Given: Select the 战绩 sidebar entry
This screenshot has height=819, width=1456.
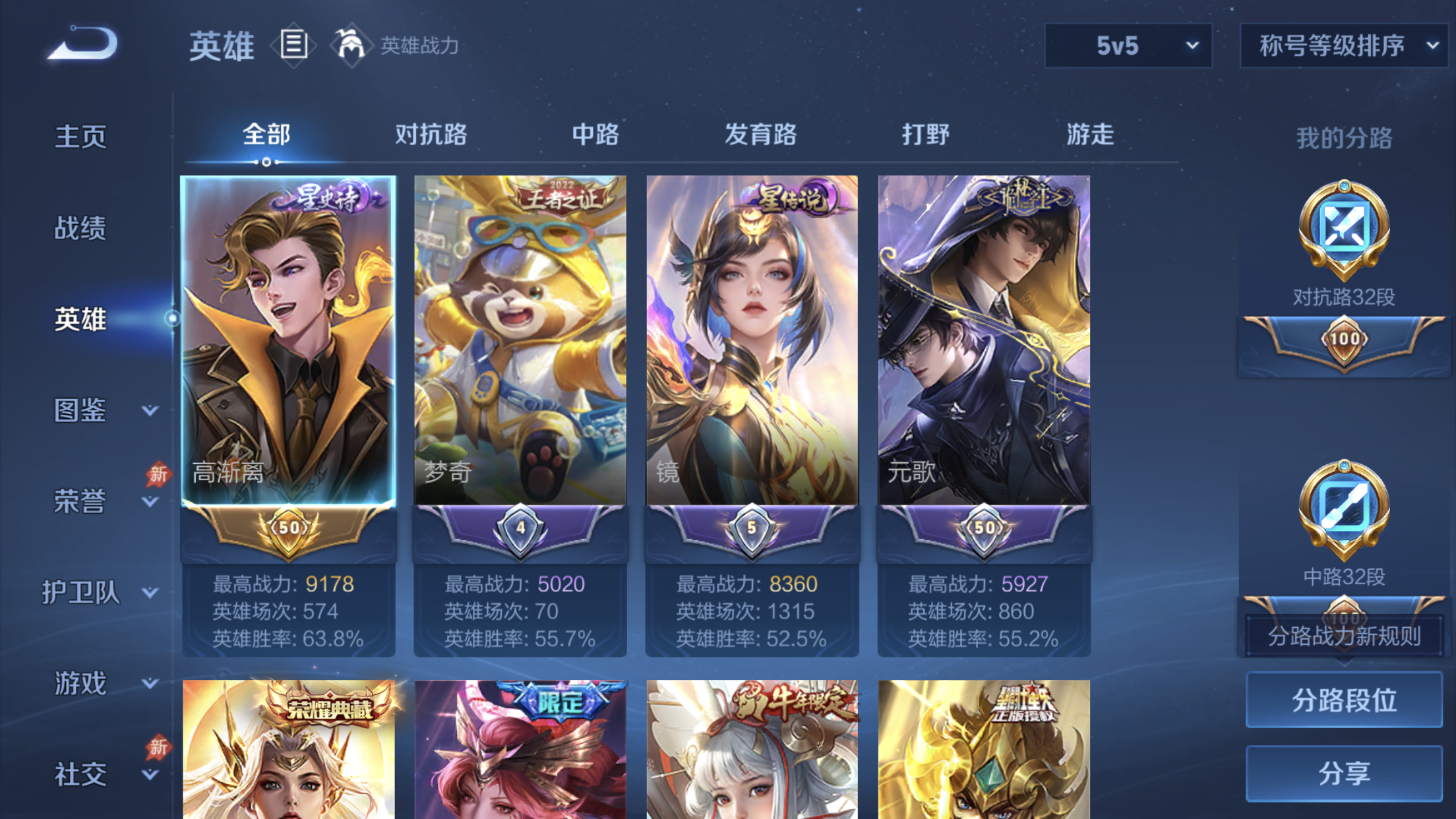Looking at the screenshot, I should (x=80, y=228).
